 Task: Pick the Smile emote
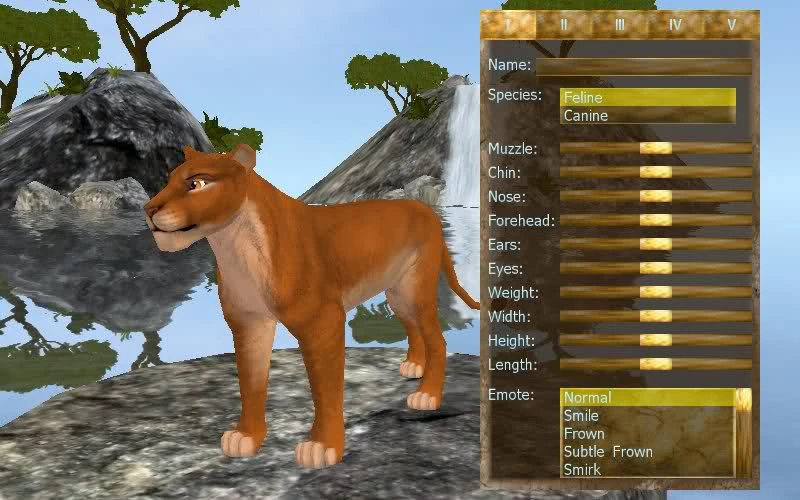click(x=582, y=416)
